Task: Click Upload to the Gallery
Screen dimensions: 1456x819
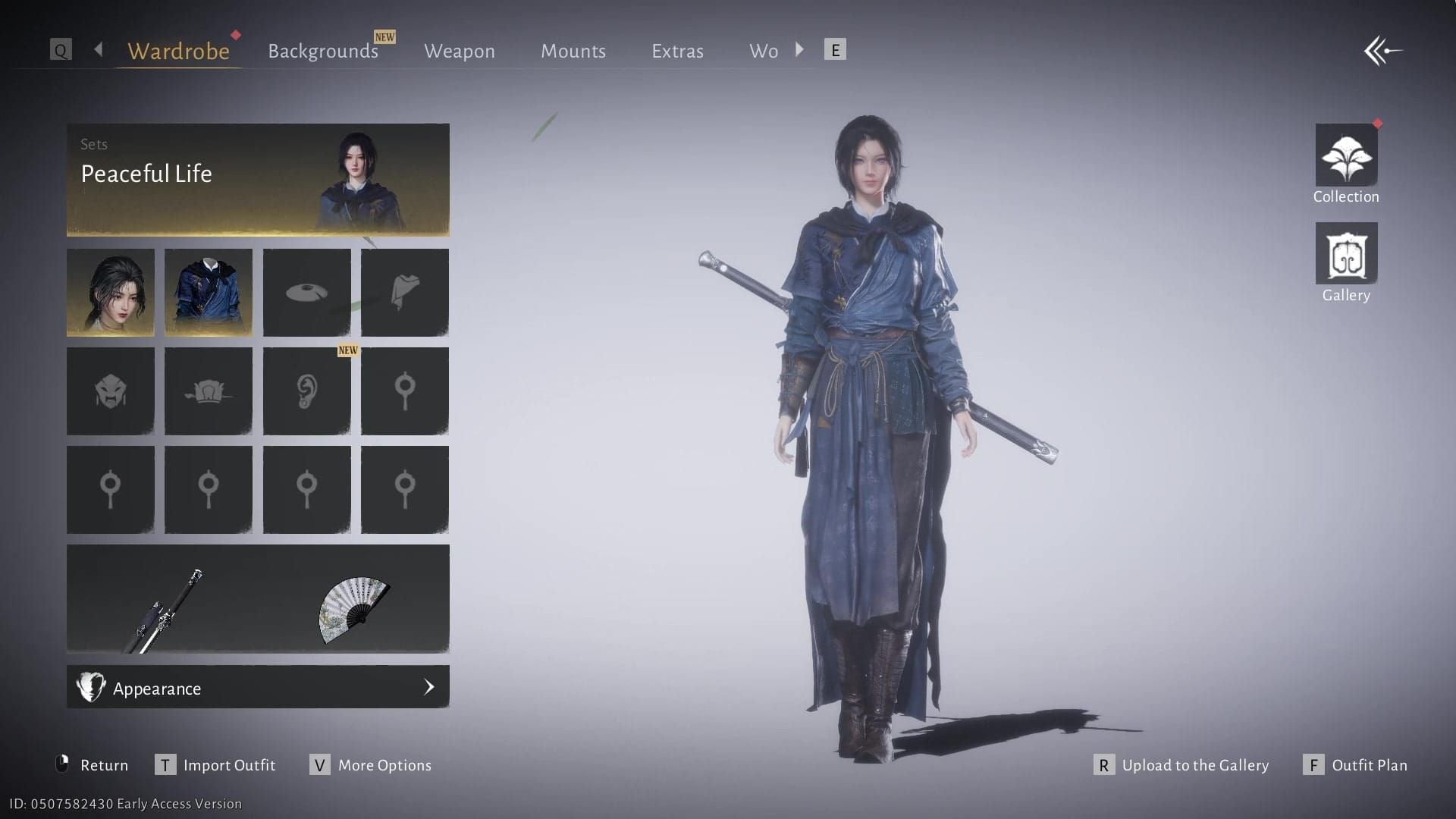Action: (1194, 765)
